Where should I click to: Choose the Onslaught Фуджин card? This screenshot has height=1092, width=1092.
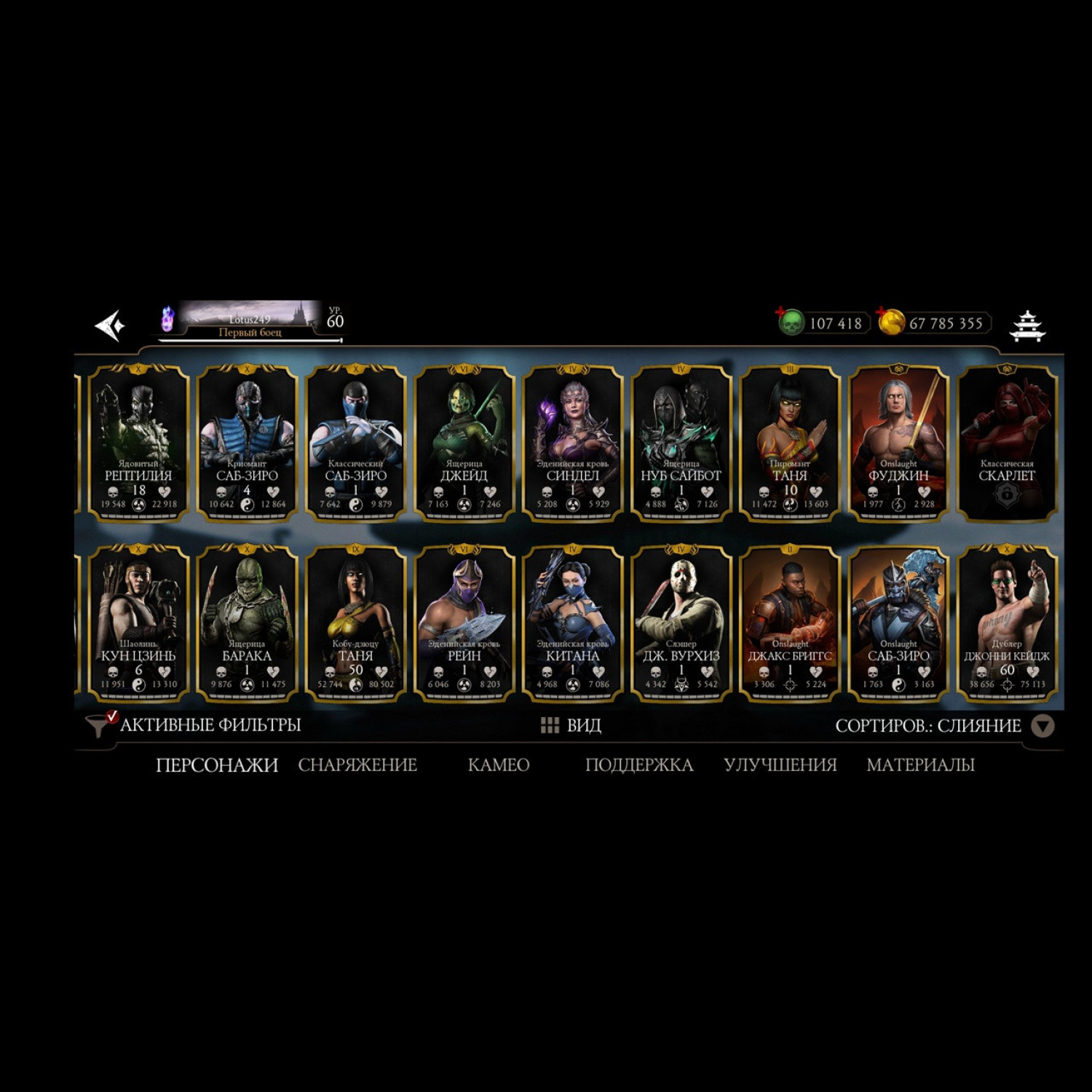pyautogui.click(x=898, y=443)
